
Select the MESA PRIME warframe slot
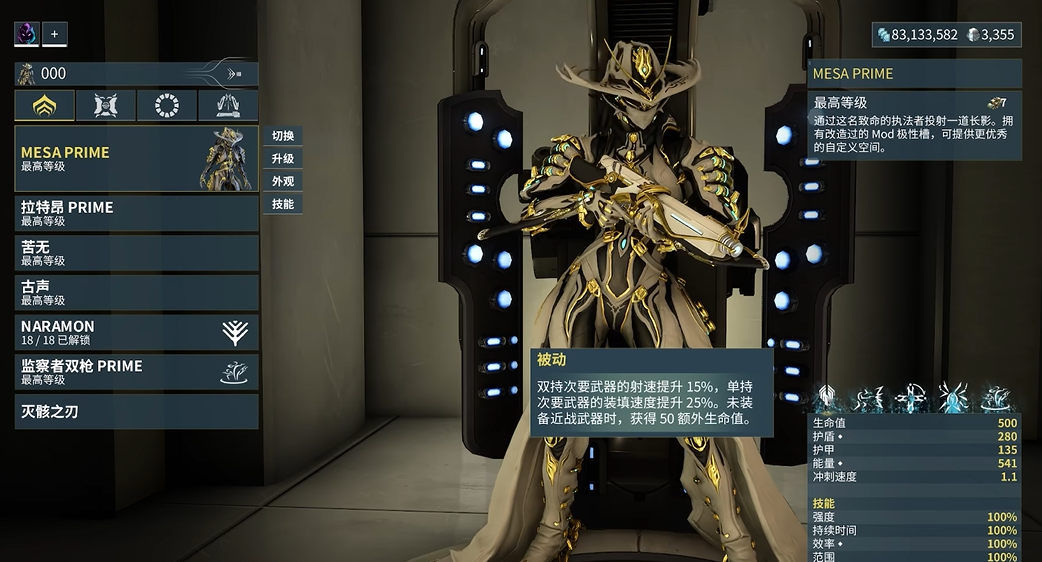[136, 159]
